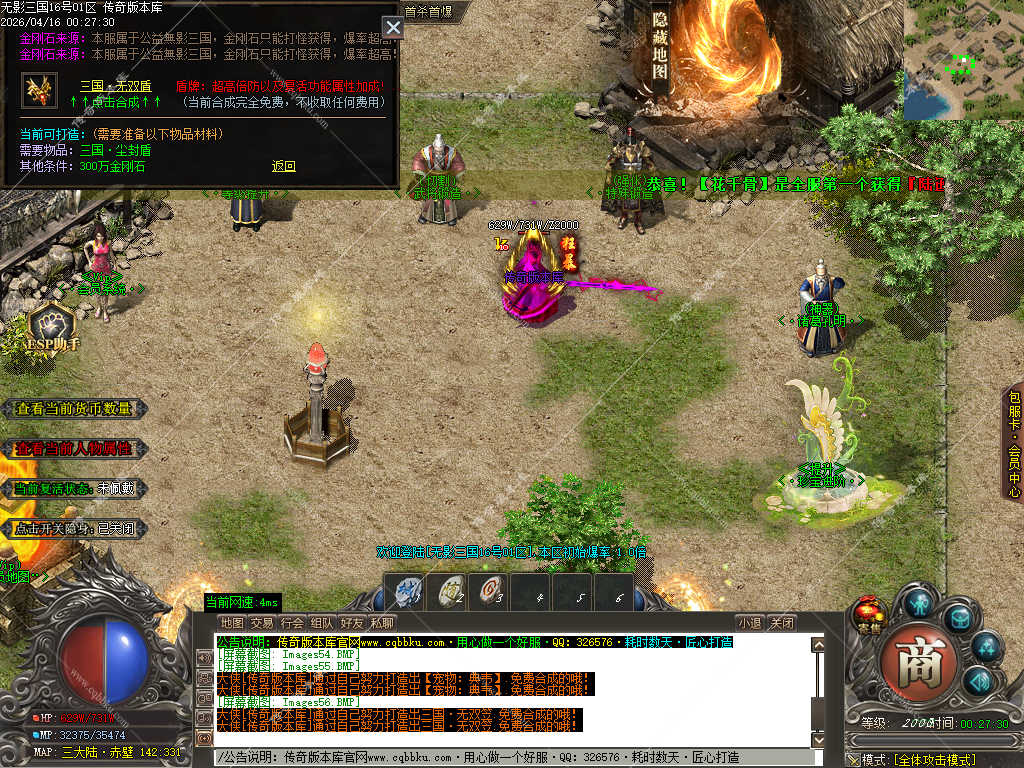This screenshot has width=1024, height=768.
Task: Select the 返回 (return) link in dialog
Action: pyautogui.click(x=284, y=166)
